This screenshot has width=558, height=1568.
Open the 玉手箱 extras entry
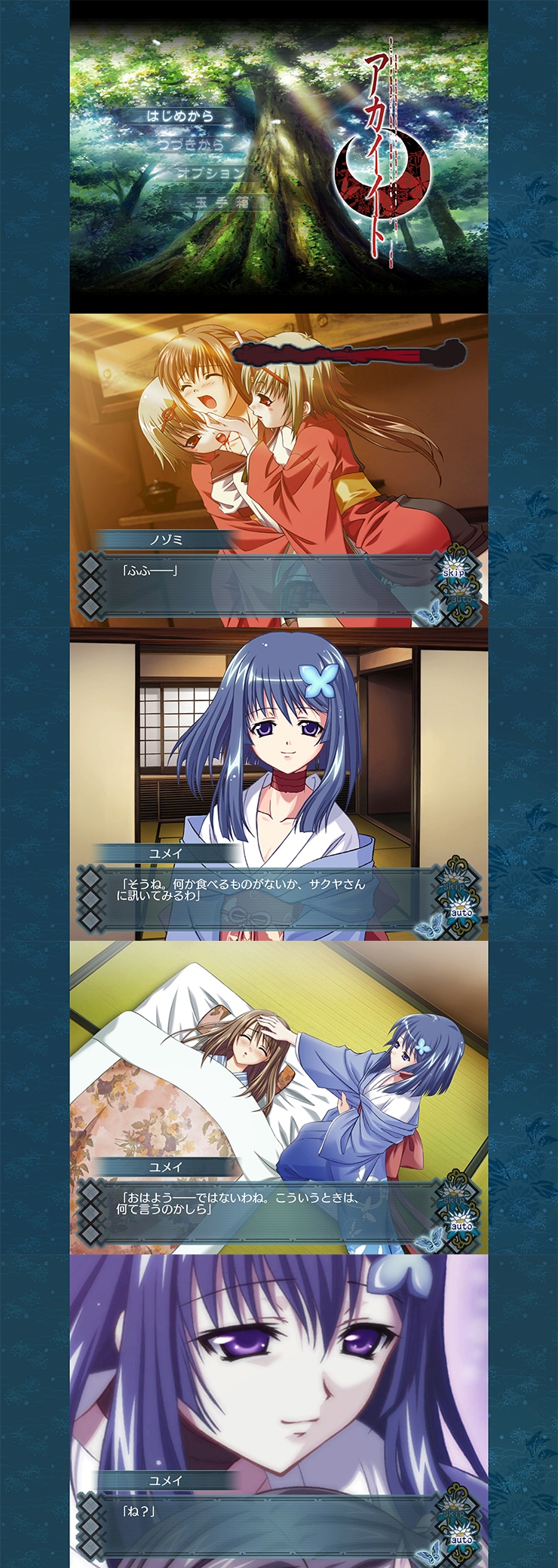pyautogui.click(x=222, y=201)
